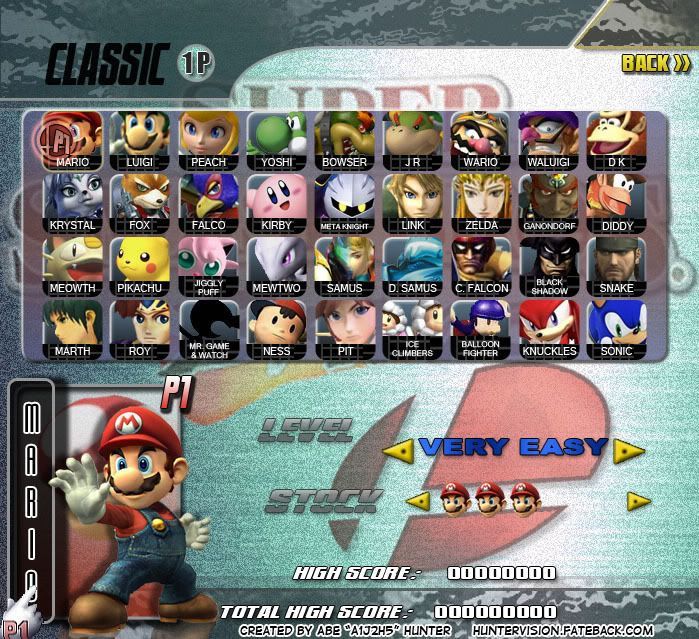The width and height of the screenshot is (699, 639).
Task: Choose Peach as your fighter
Action: point(209,140)
